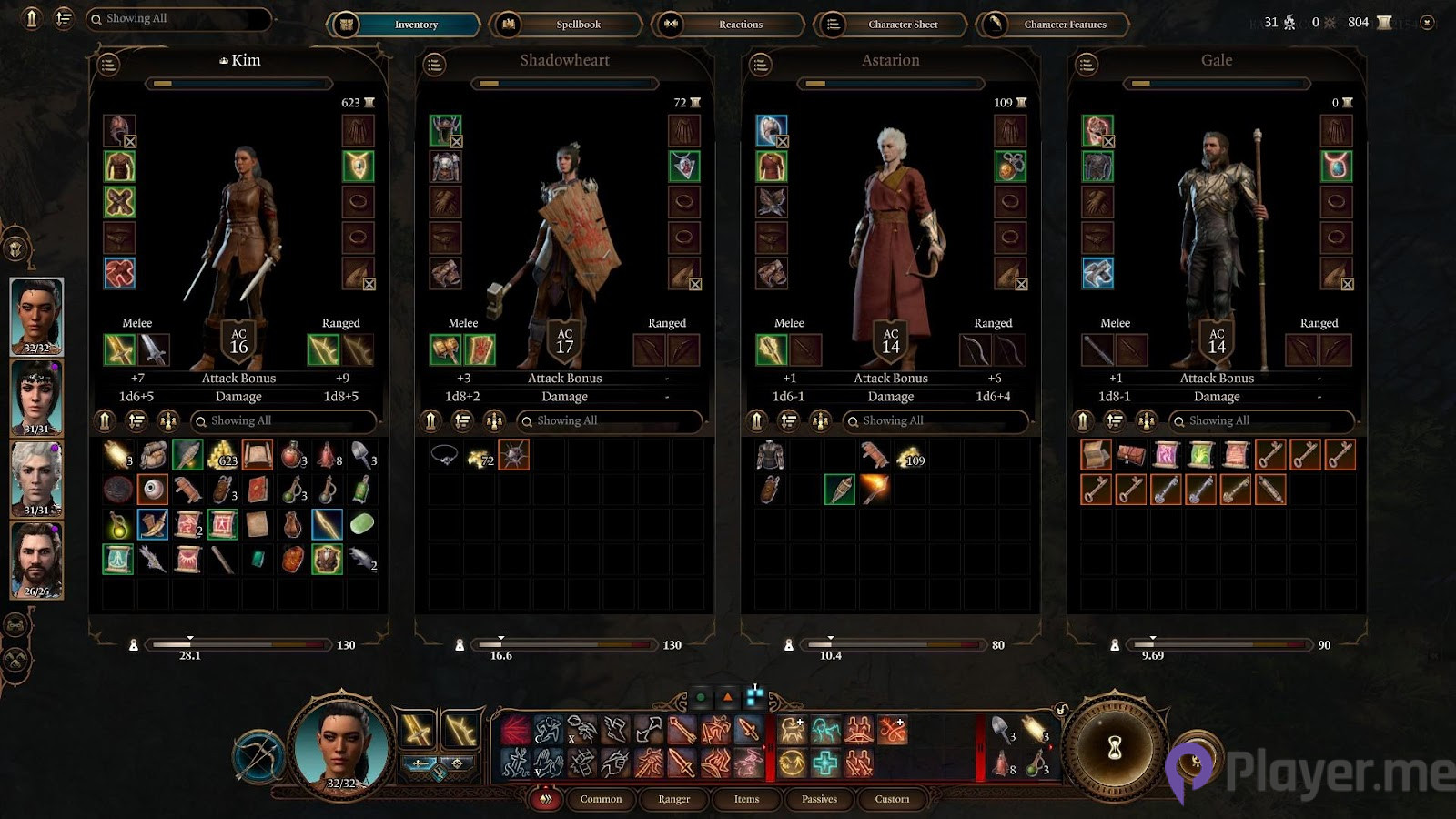Open the Custom hotbar tab

[x=892, y=799]
